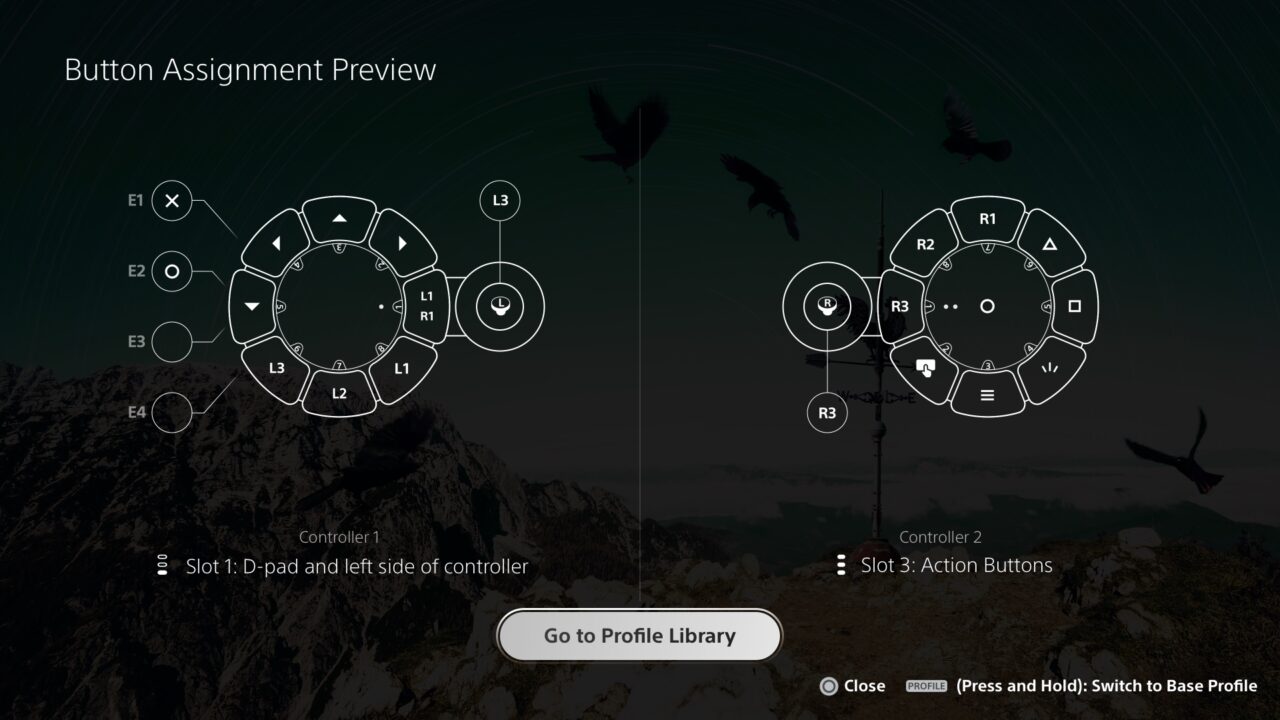Click the combined L1 R1 button on Controller 1
1280x720 pixels.
click(428, 306)
